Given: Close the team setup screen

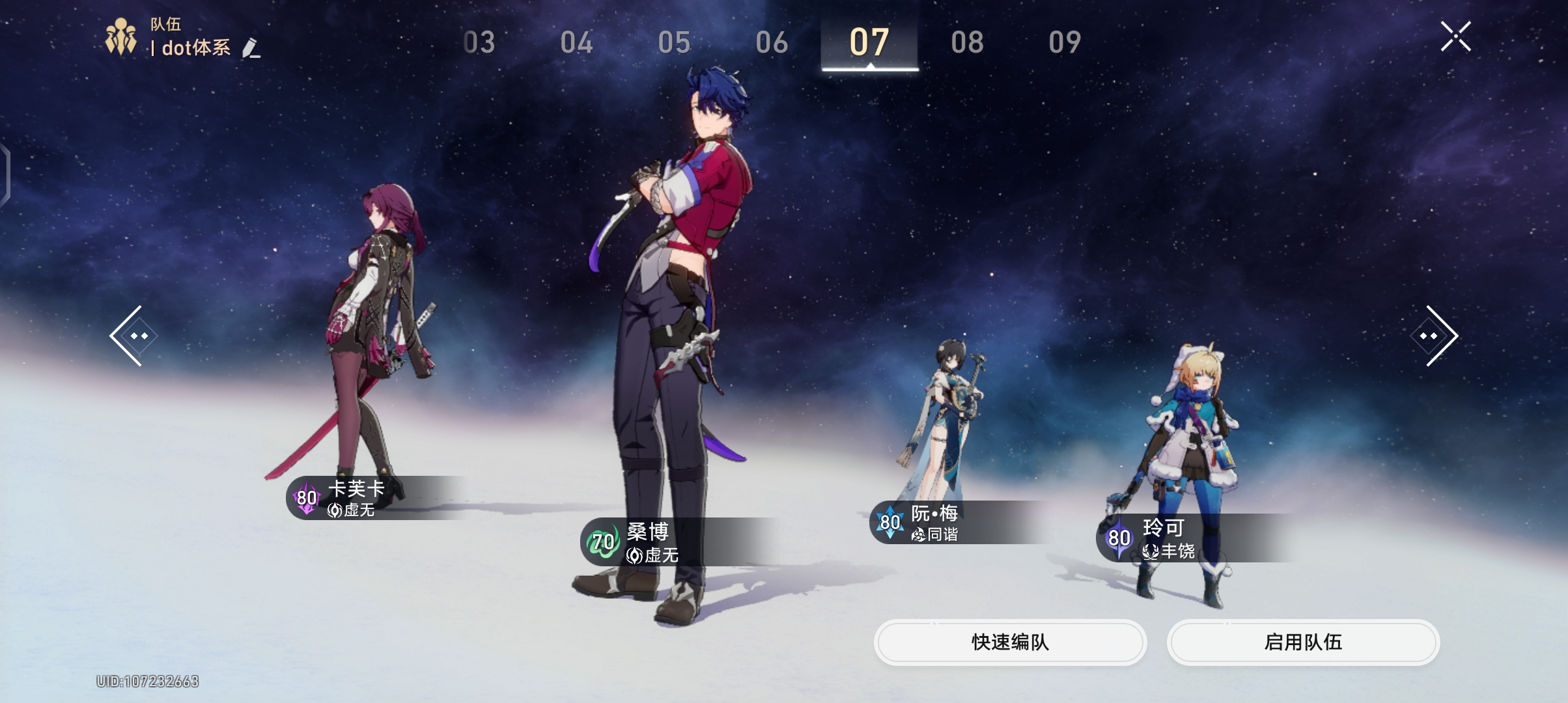Looking at the screenshot, I should tap(1455, 36).
